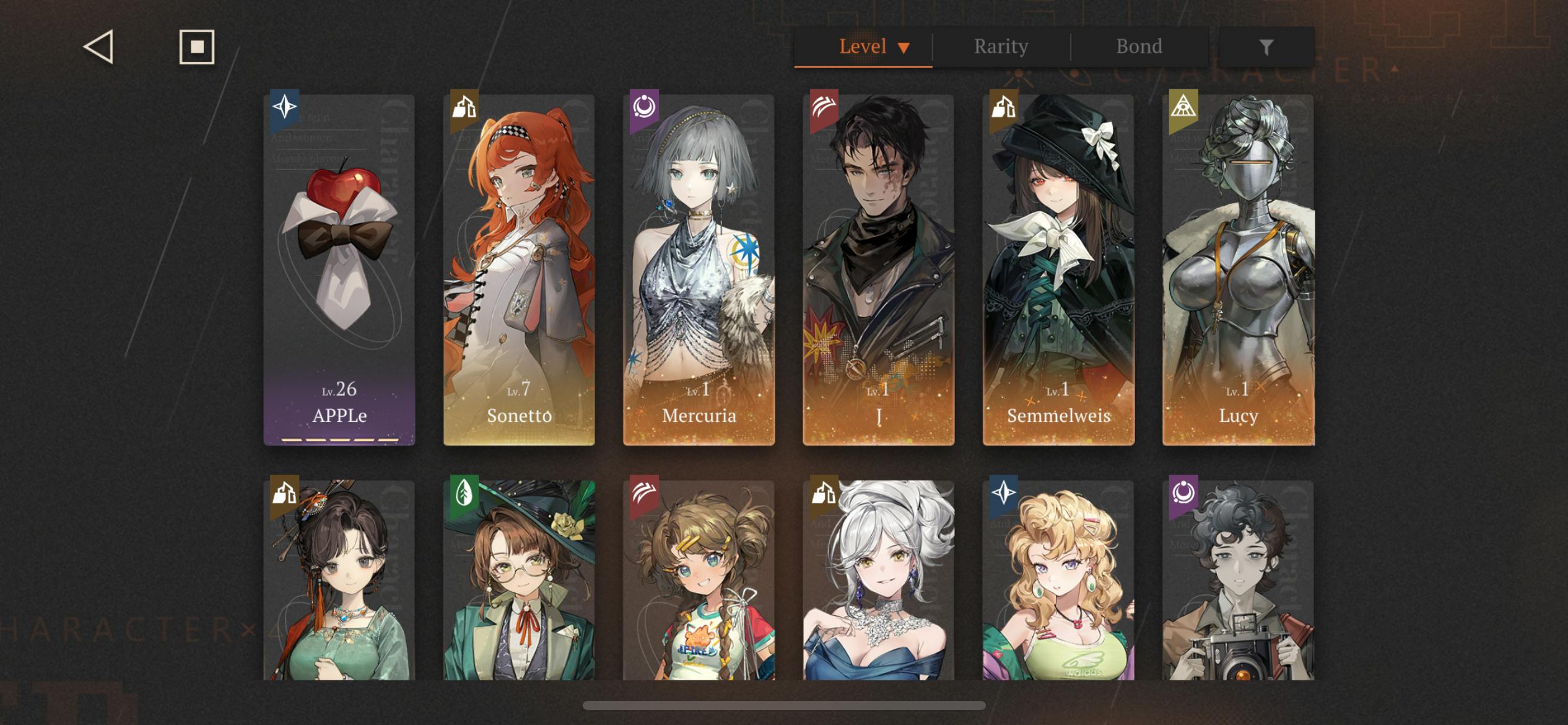Pick the character card named J
The width and height of the screenshot is (1568, 725).
(x=878, y=270)
